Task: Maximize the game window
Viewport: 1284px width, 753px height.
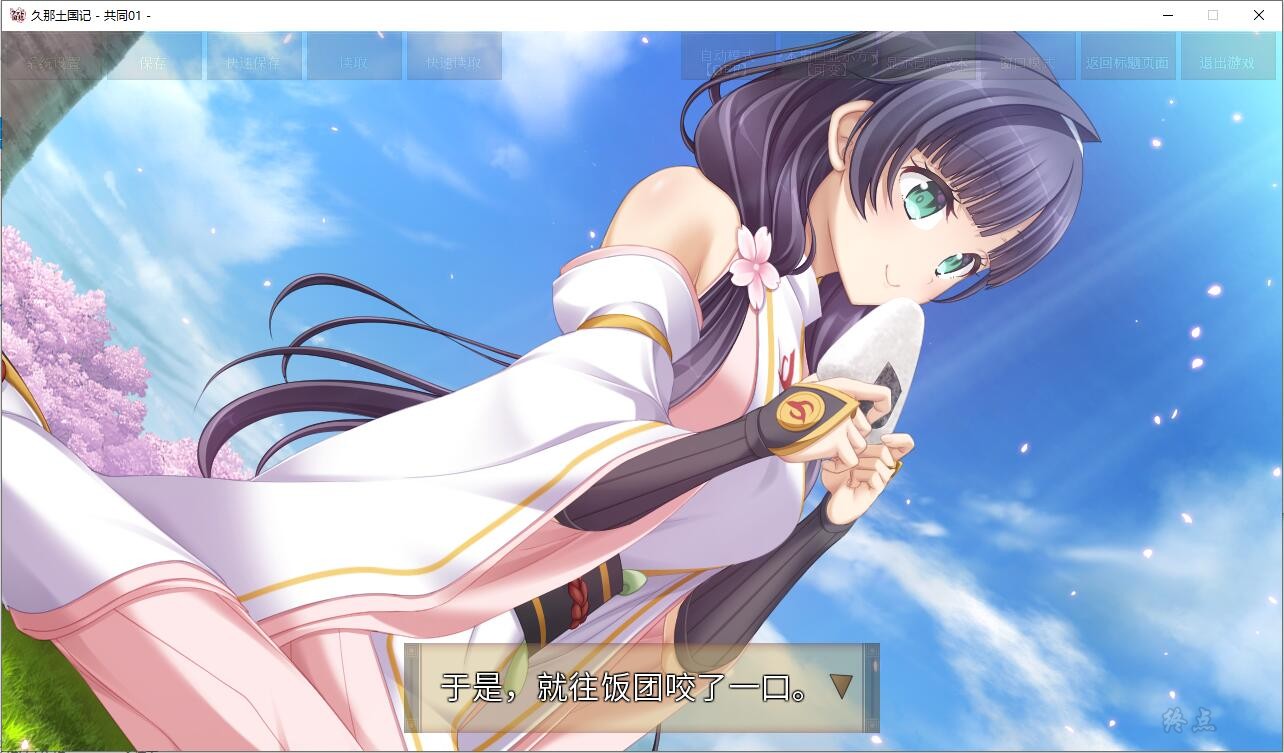Action: [1212, 15]
